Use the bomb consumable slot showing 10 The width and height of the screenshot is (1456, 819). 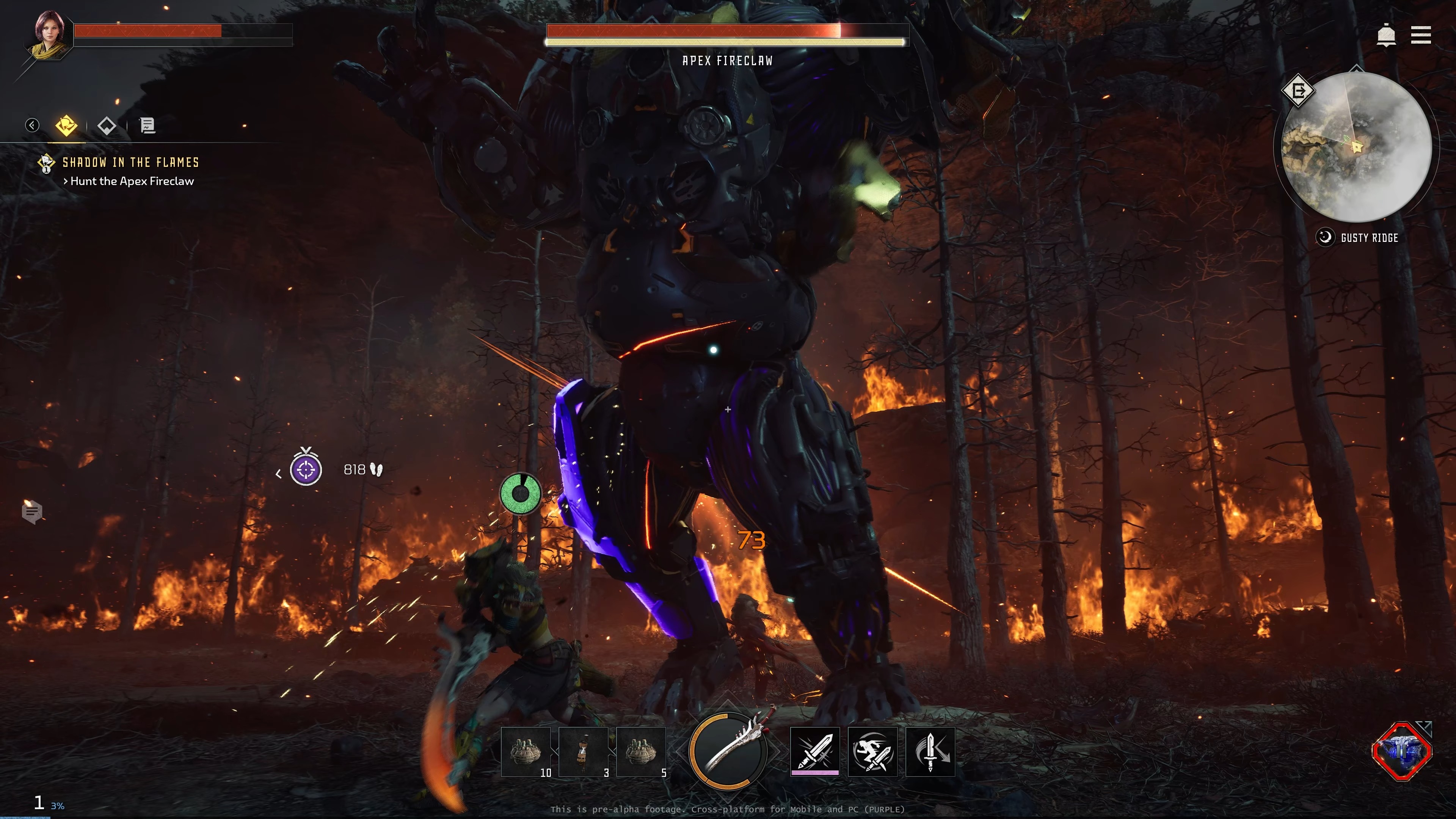pyautogui.click(x=526, y=752)
